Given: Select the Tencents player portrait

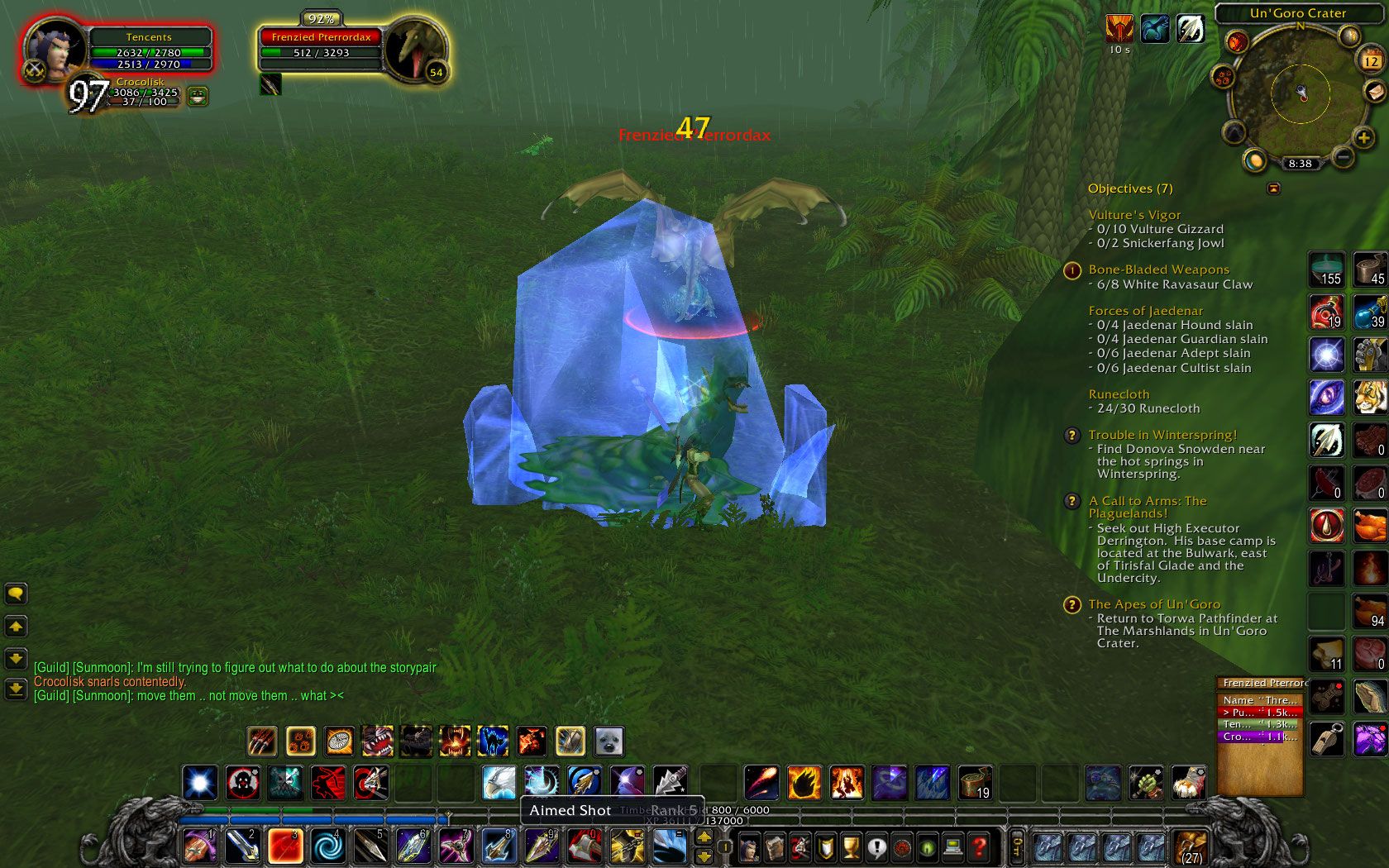Looking at the screenshot, I should click(x=54, y=50).
